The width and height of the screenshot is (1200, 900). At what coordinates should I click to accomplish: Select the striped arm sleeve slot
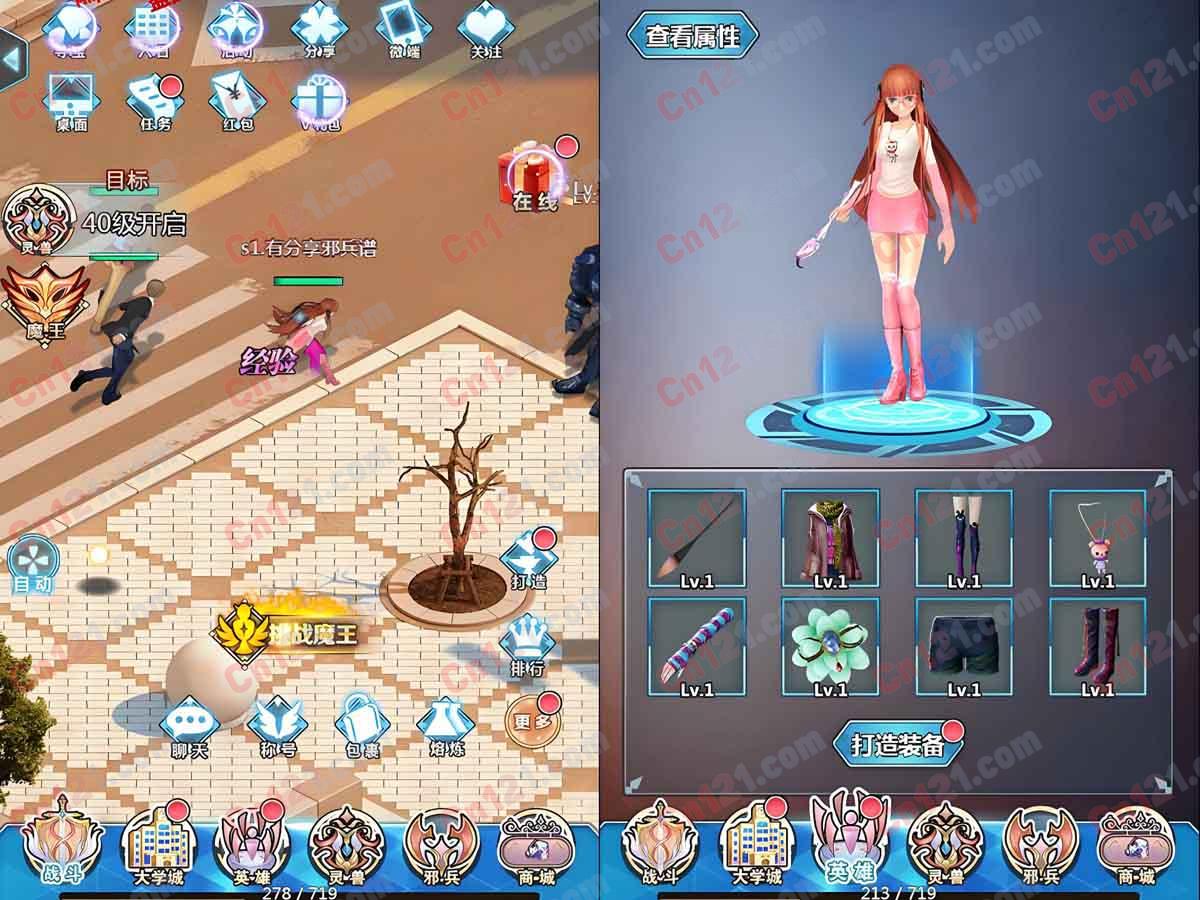tap(696, 646)
